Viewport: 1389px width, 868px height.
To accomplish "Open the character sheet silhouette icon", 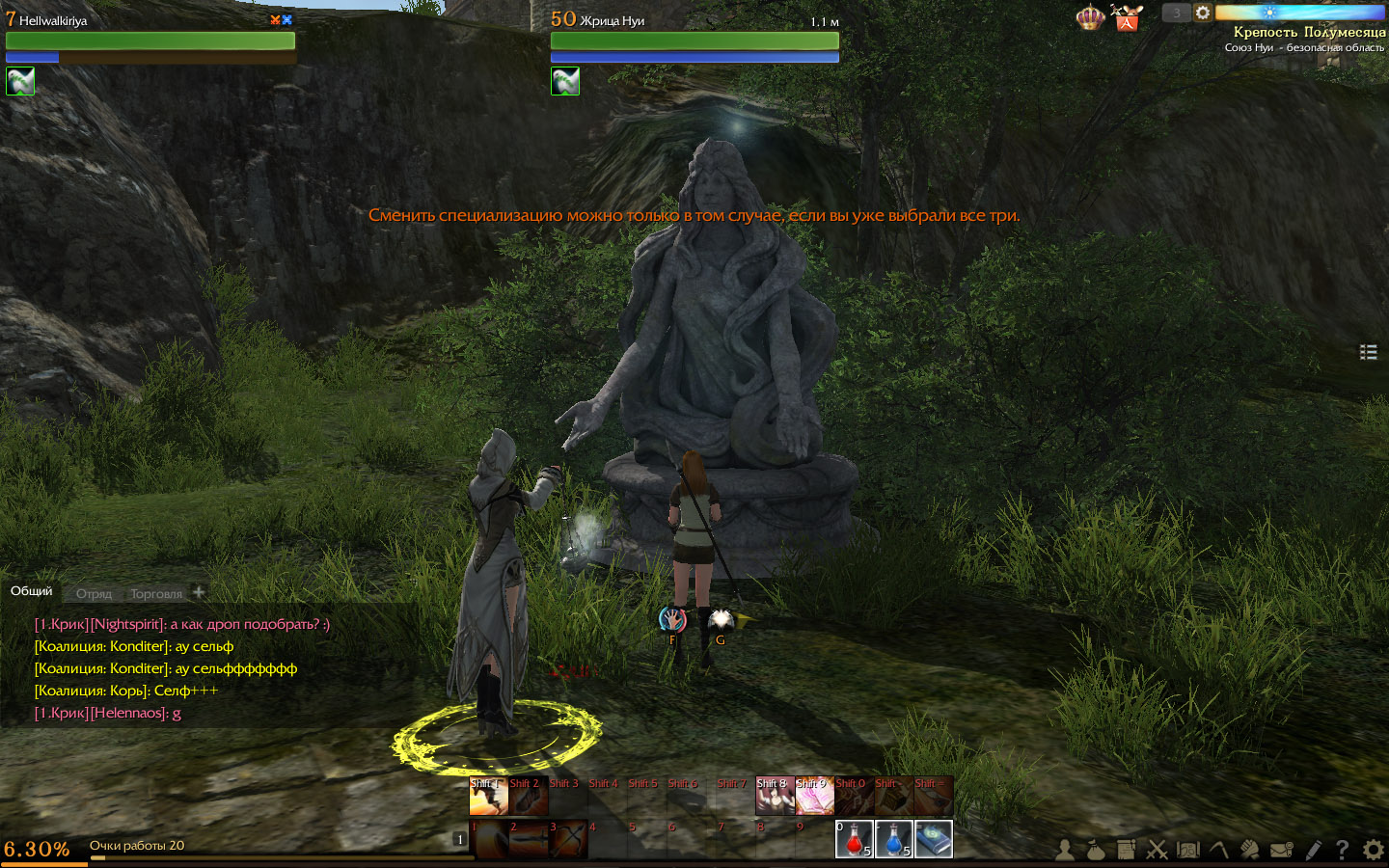I will click(1065, 850).
